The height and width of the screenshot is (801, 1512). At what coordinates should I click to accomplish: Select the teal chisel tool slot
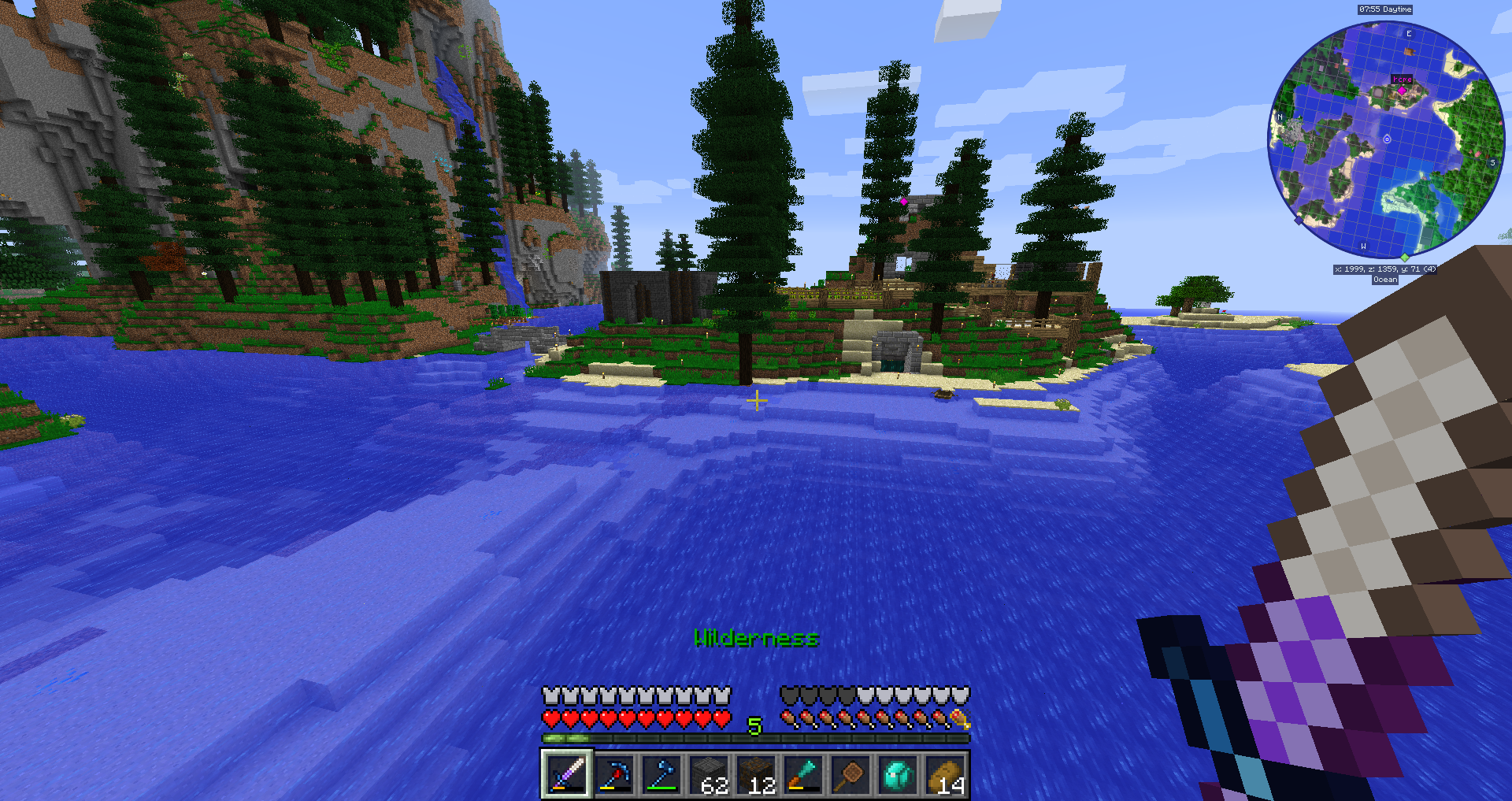(802, 774)
